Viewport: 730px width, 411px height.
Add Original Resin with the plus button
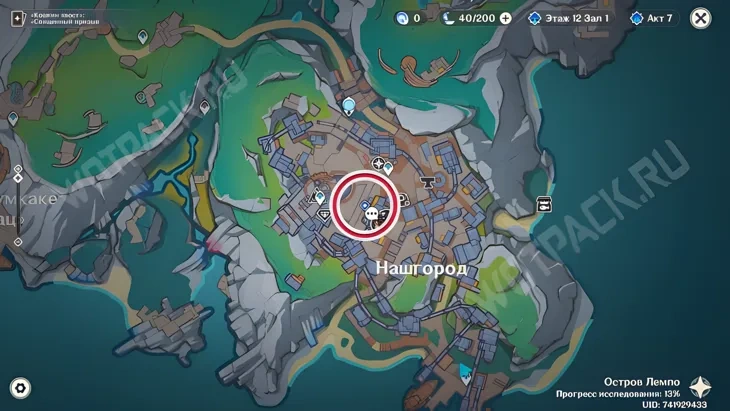505,18
